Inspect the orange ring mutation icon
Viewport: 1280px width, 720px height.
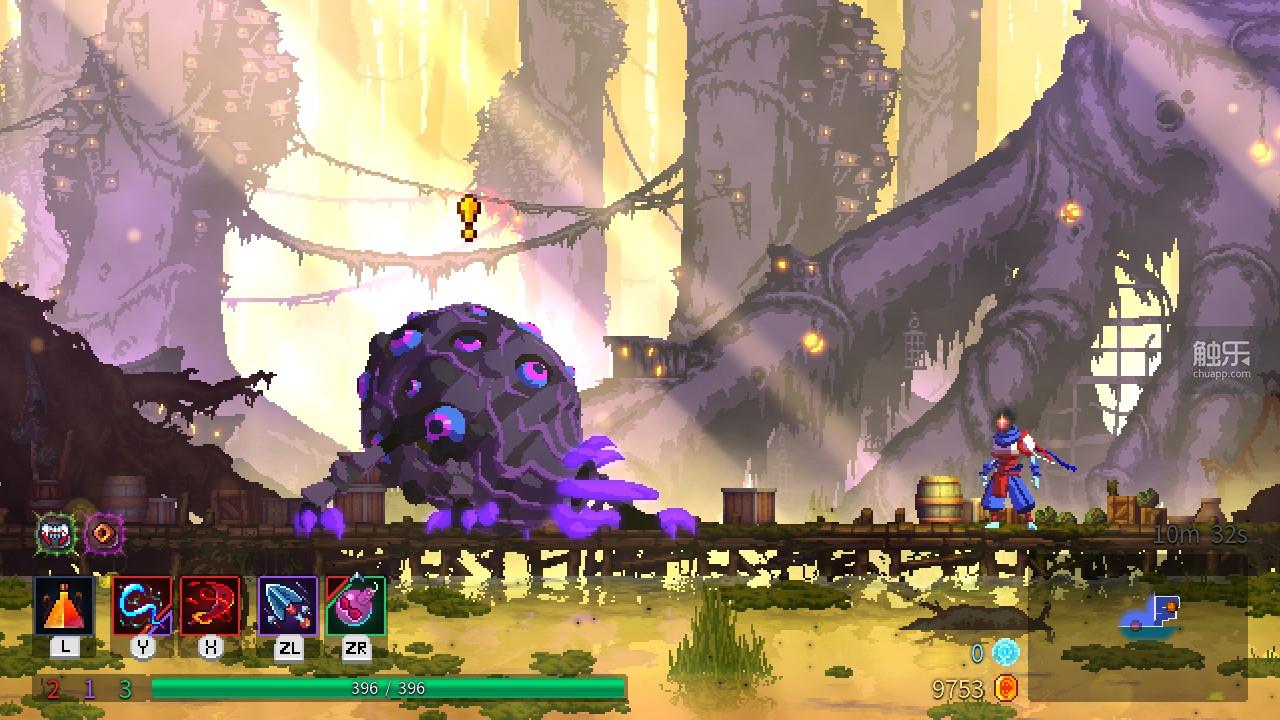(x=103, y=534)
